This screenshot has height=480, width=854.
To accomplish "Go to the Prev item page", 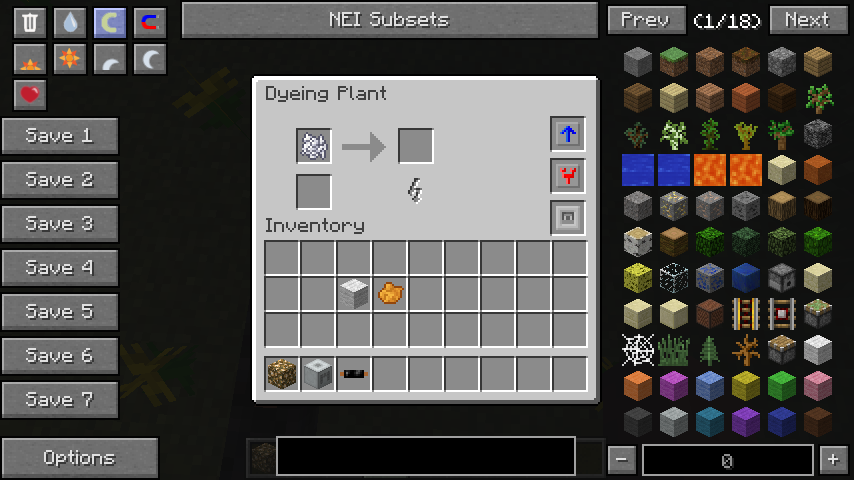I will (x=645, y=20).
